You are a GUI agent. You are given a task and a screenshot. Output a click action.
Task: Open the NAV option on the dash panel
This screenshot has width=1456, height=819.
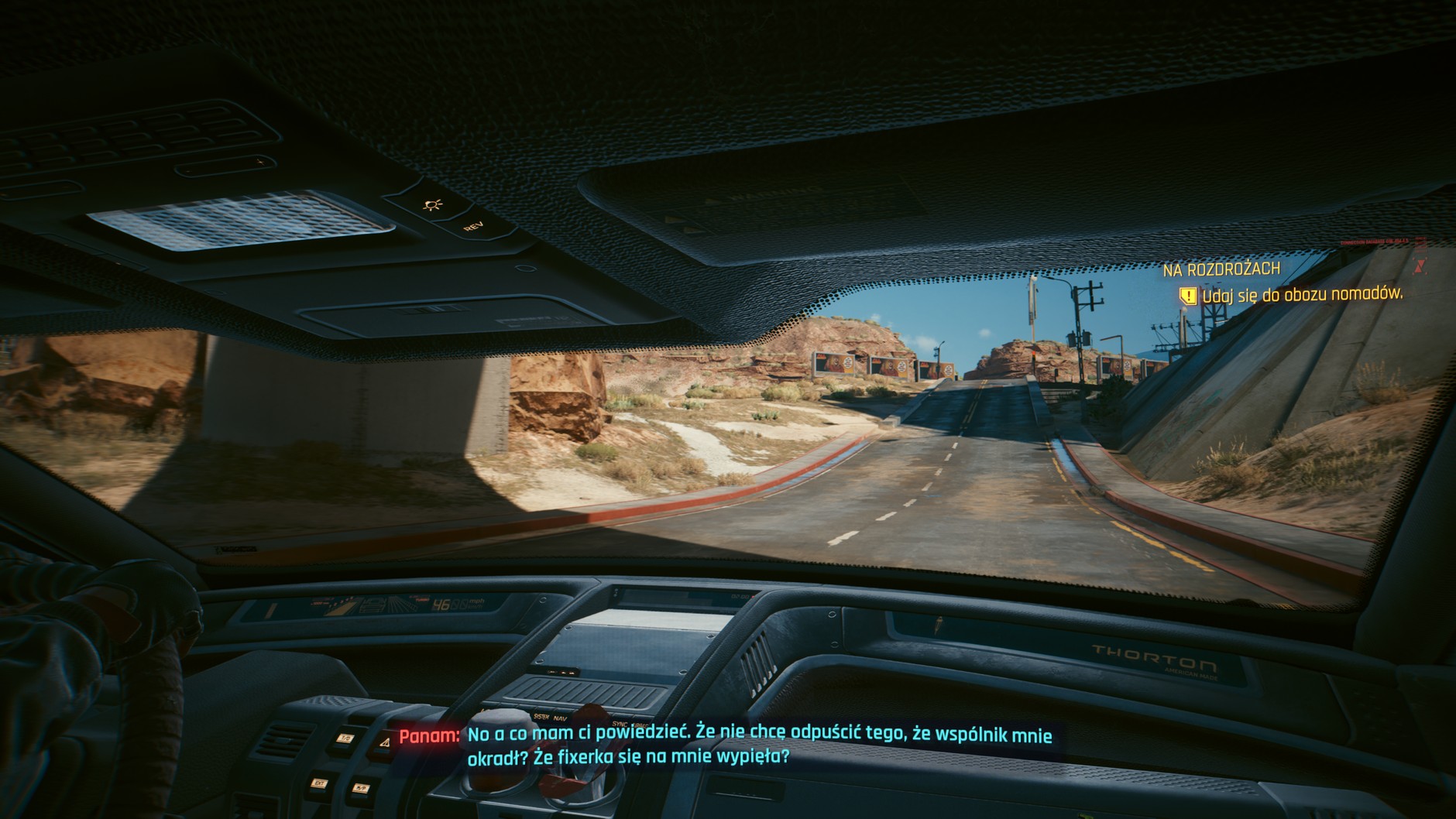click(560, 718)
